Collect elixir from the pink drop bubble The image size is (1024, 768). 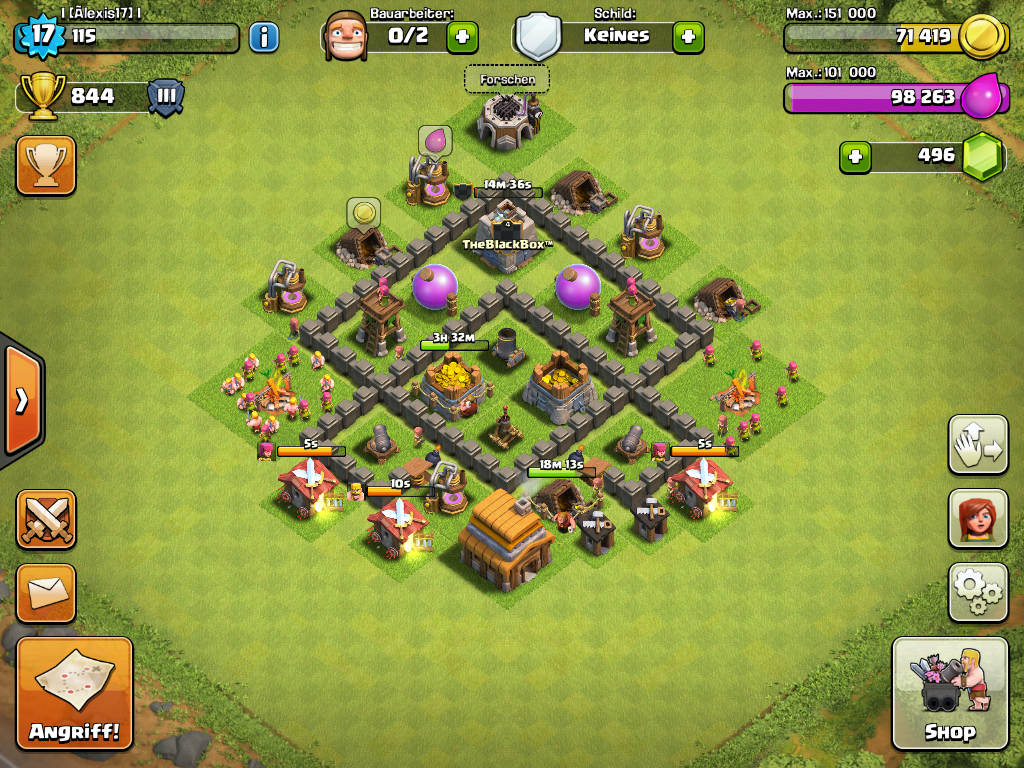[435, 141]
